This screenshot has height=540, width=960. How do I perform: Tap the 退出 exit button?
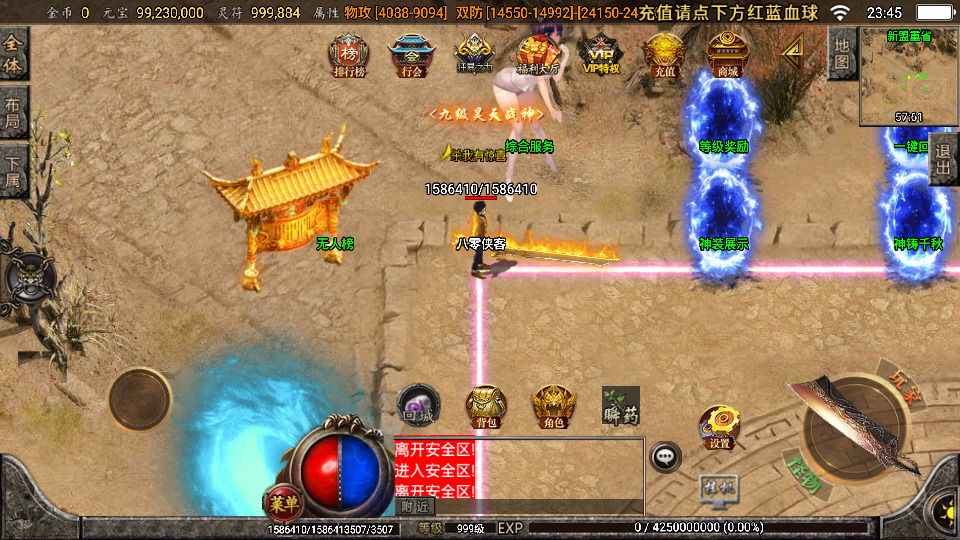[944, 159]
